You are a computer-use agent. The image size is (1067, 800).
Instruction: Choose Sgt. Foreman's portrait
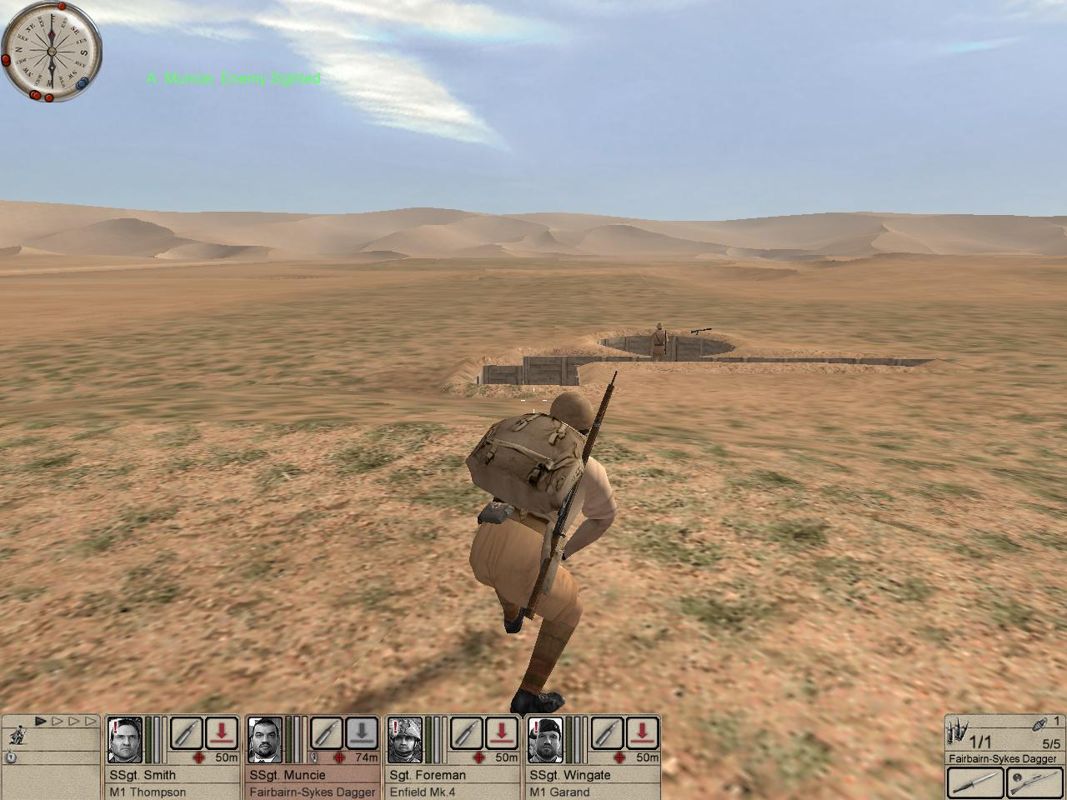coord(405,740)
